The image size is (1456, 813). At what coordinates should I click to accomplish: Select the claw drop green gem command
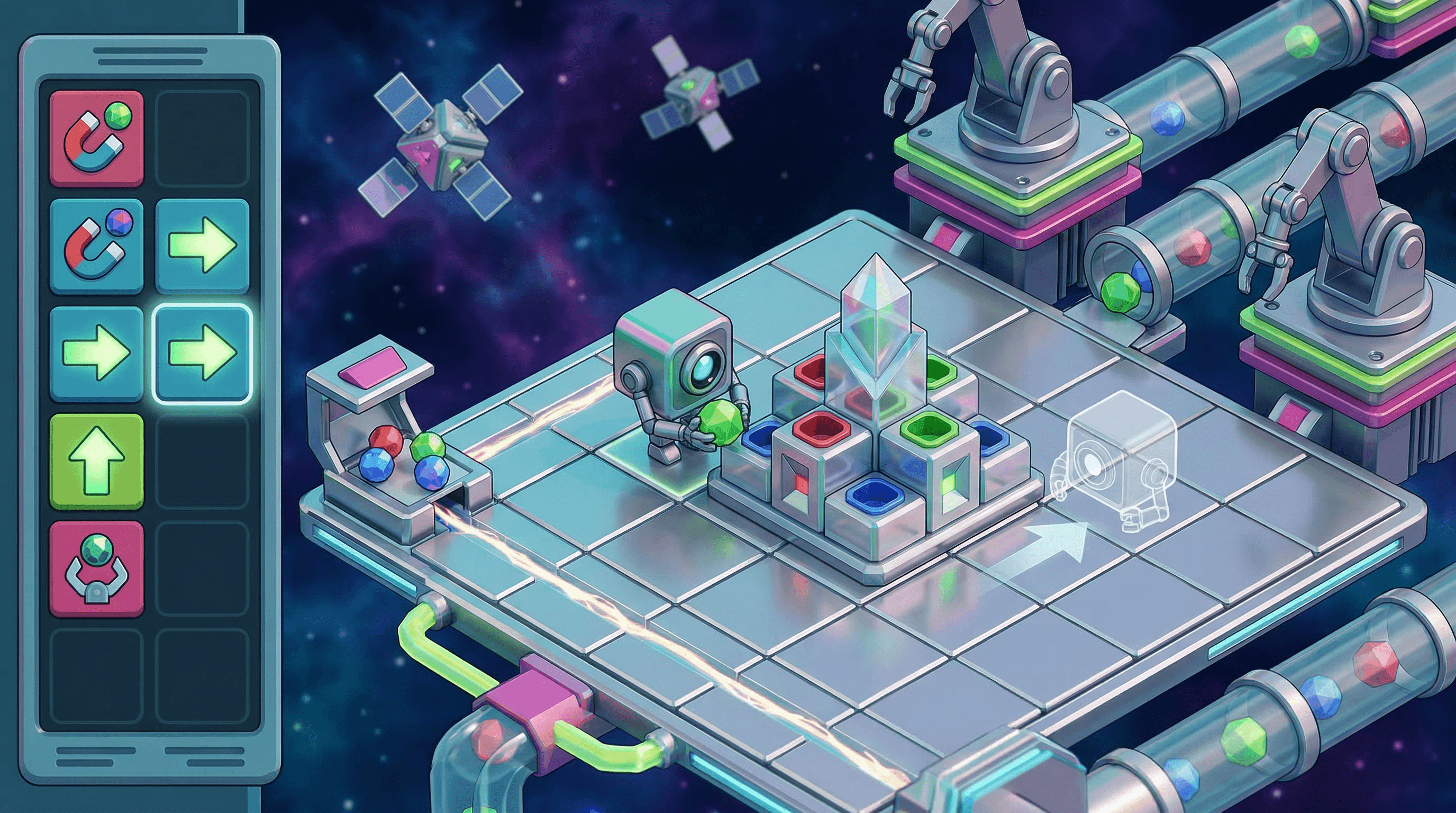tap(96, 568)
